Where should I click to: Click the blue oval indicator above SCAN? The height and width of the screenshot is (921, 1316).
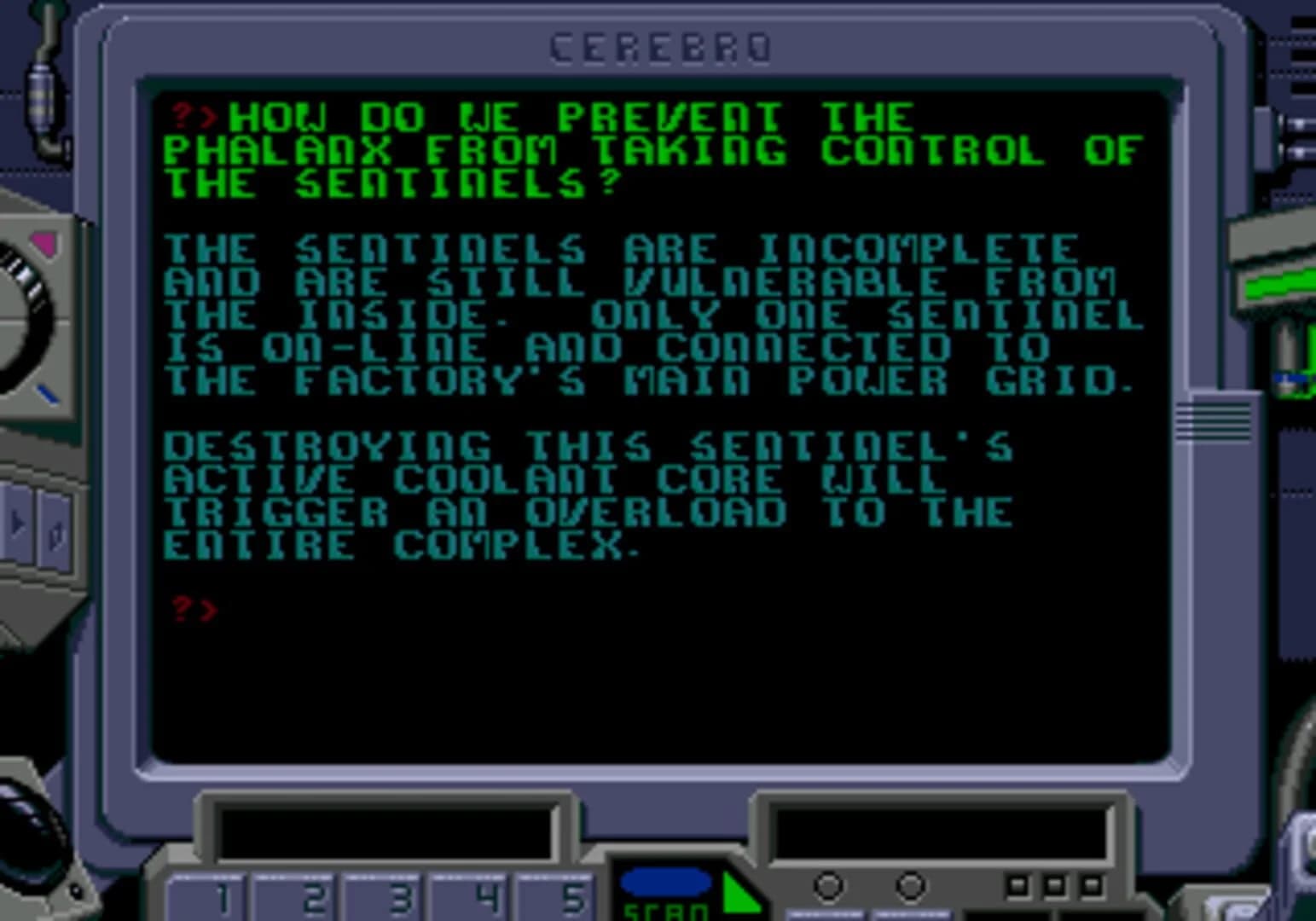click(x=670, y=881)
